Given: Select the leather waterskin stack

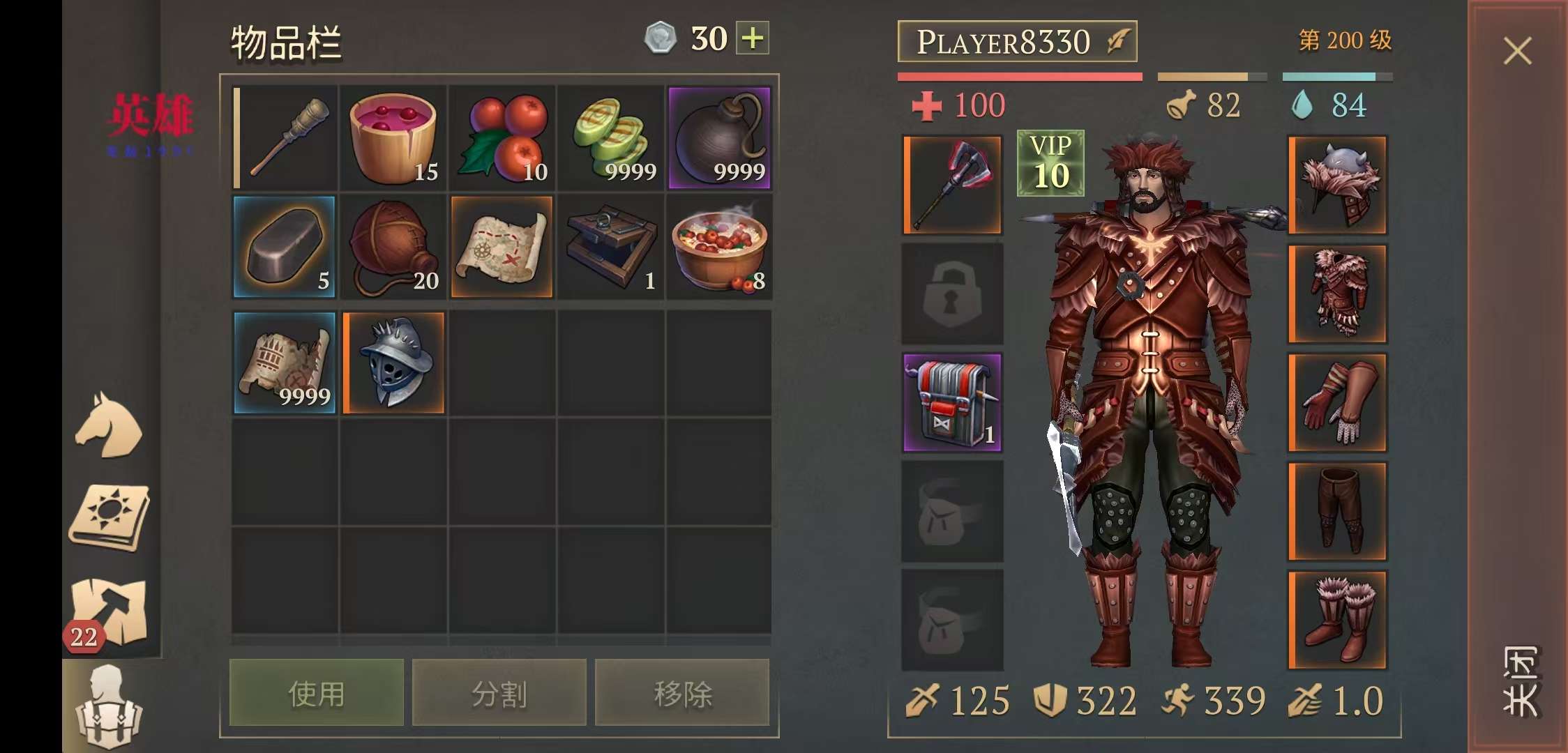Looking at the screenshot, I should pos(393,247).
